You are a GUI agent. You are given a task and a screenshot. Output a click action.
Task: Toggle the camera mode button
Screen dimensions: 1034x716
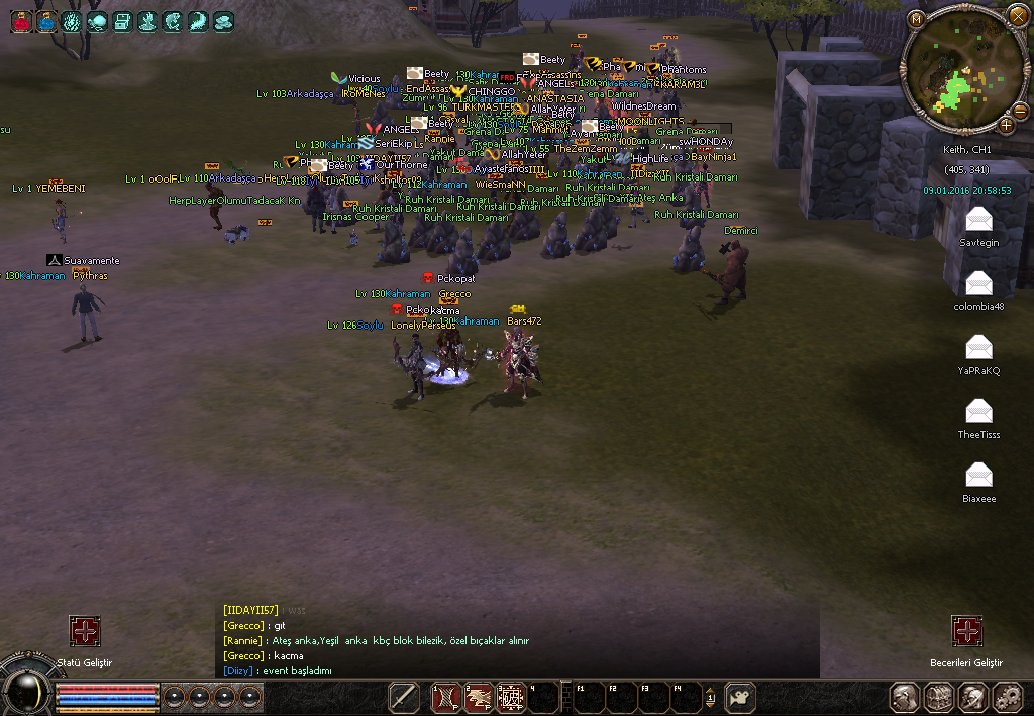739,696
